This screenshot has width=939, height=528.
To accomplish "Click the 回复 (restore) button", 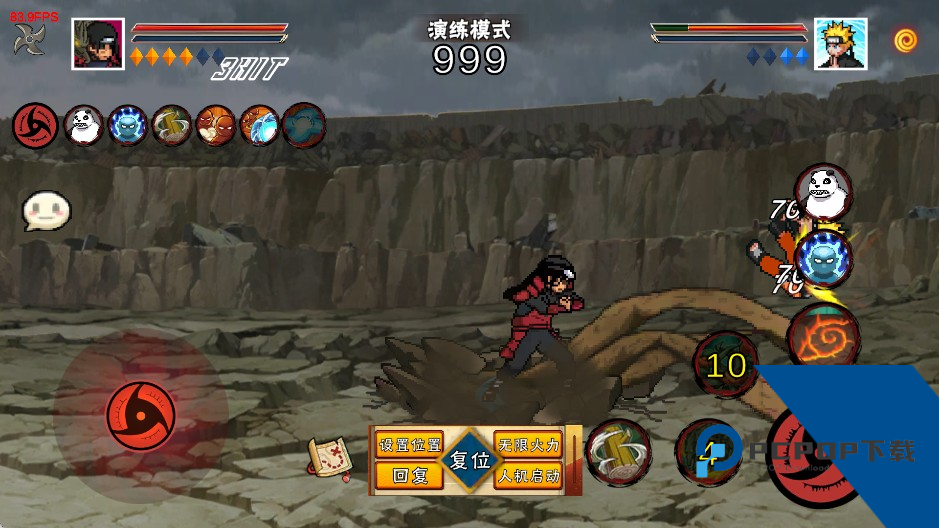I will 409,476.
